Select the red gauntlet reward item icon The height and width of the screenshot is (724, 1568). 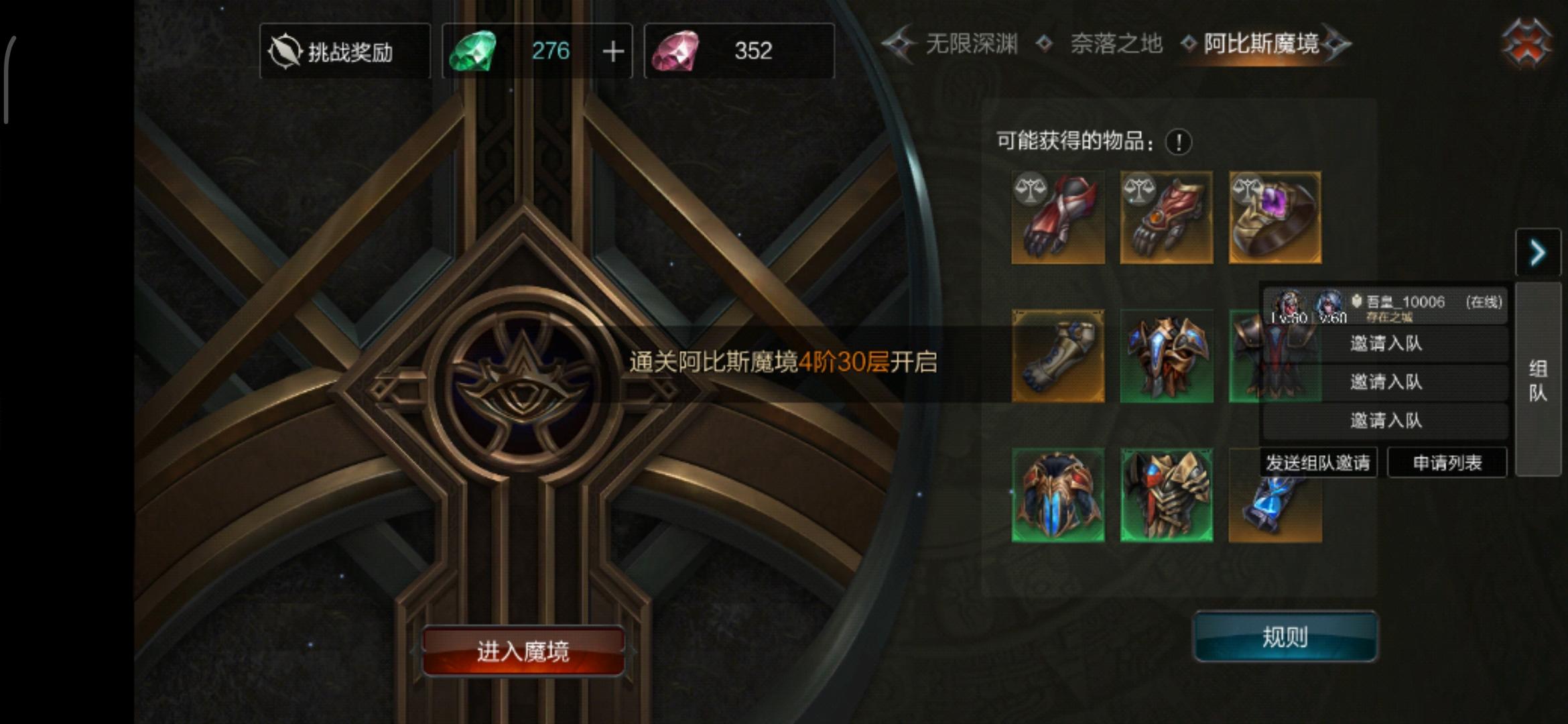[x=1057, y=217]
